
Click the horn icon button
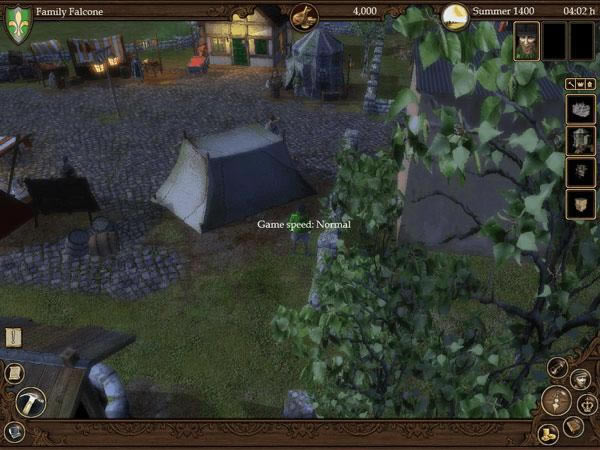[x=558, y=368]
